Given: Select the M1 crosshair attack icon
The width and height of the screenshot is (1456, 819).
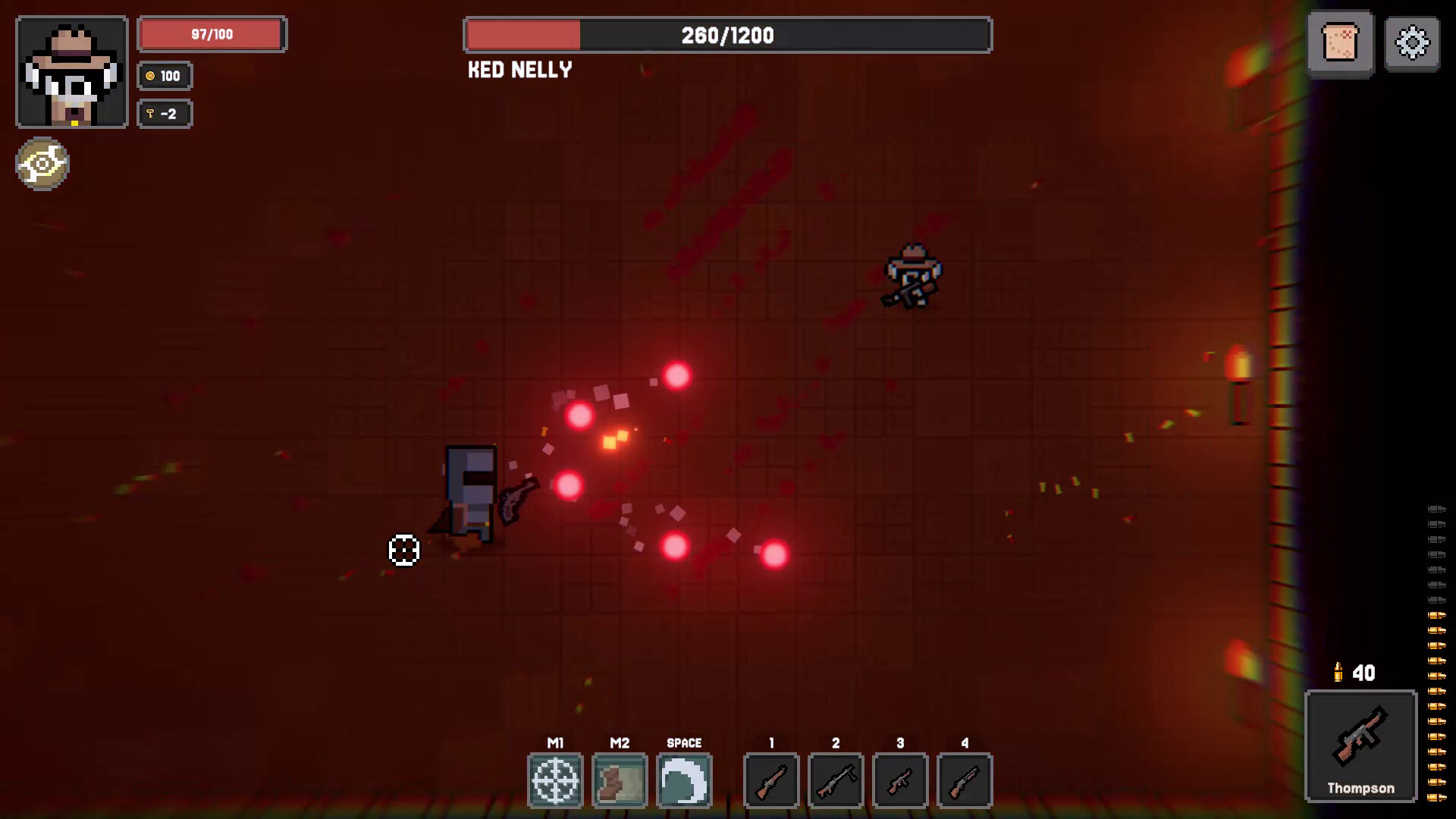Looking at the screenshot, I should click(555, 780).
